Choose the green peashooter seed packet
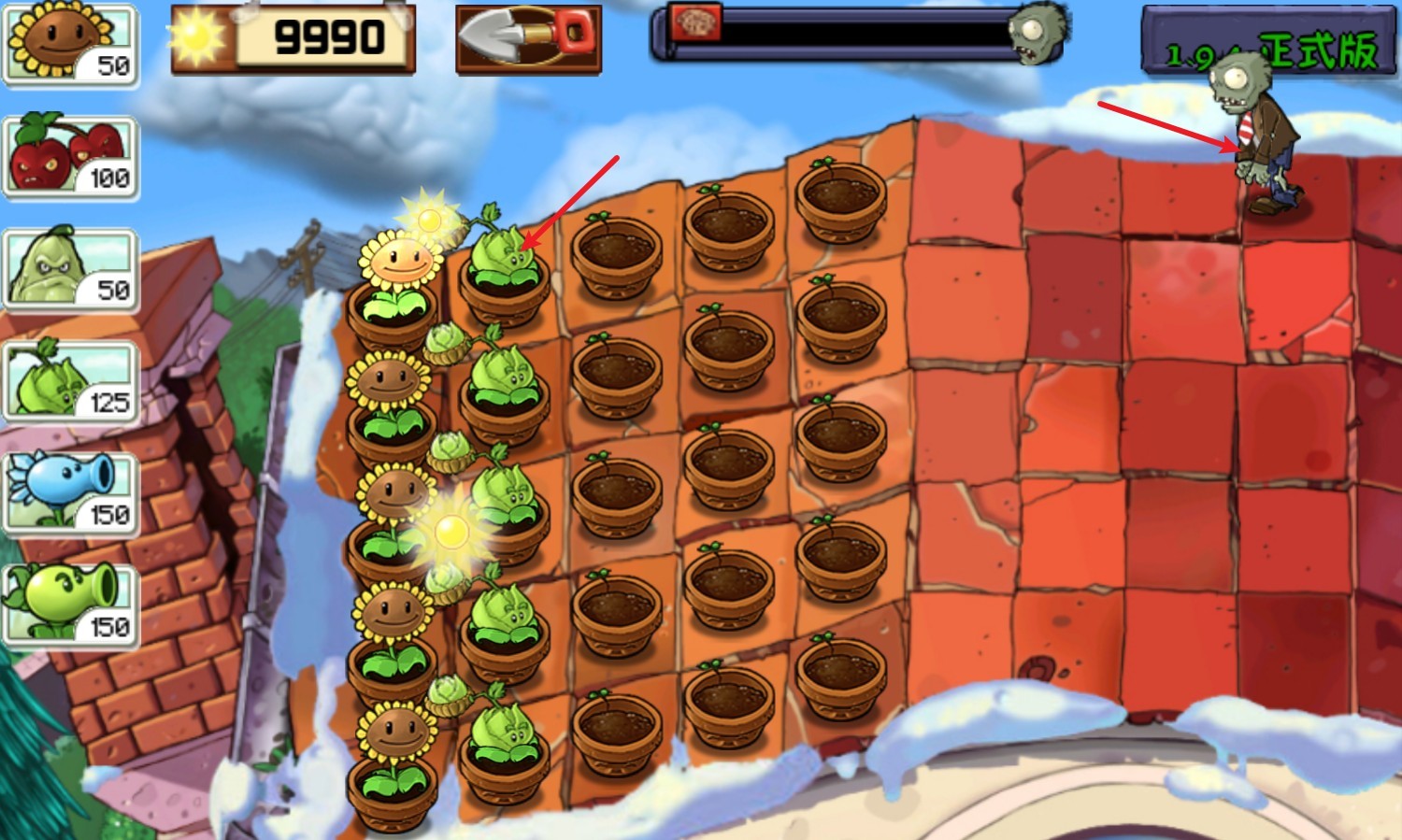 [x=70, y=606]
